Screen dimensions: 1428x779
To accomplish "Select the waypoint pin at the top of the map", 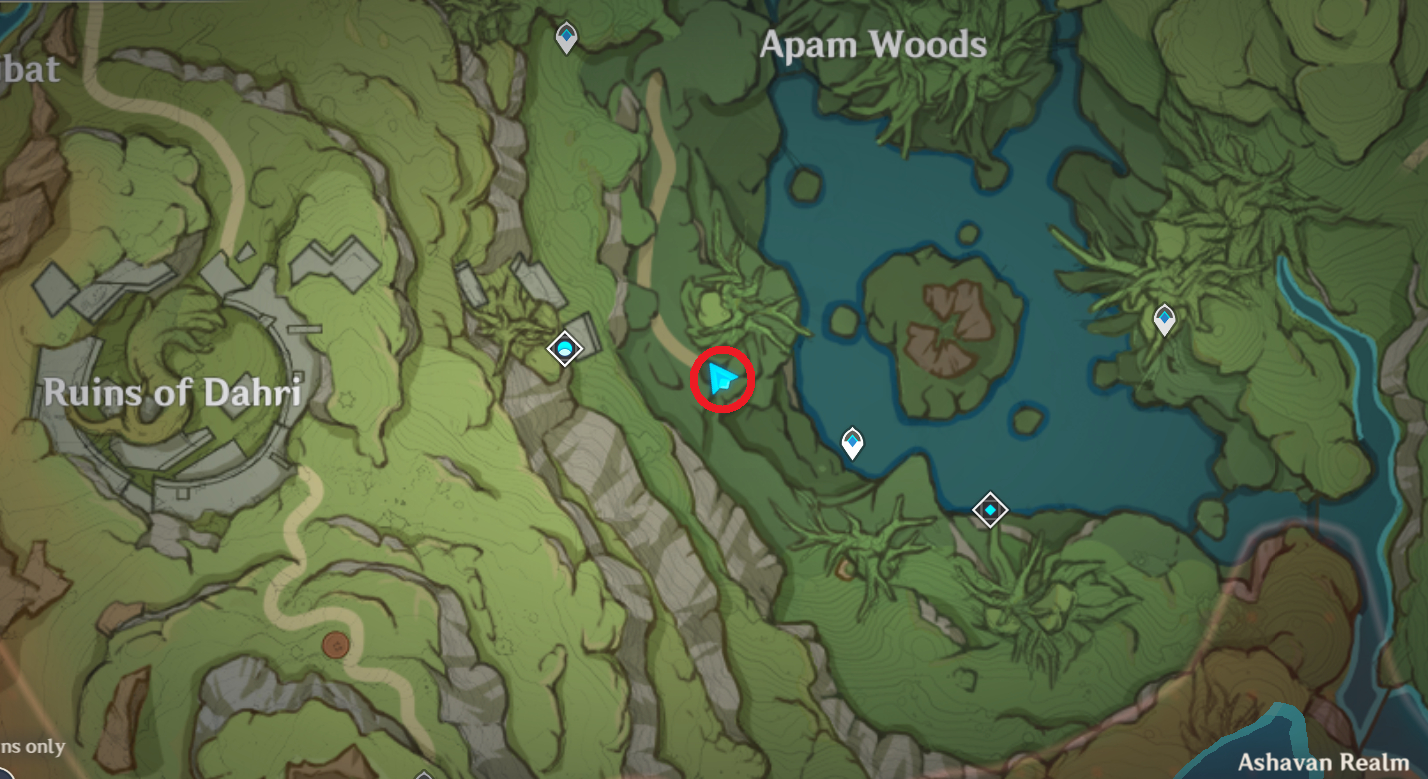I will 567,35.
